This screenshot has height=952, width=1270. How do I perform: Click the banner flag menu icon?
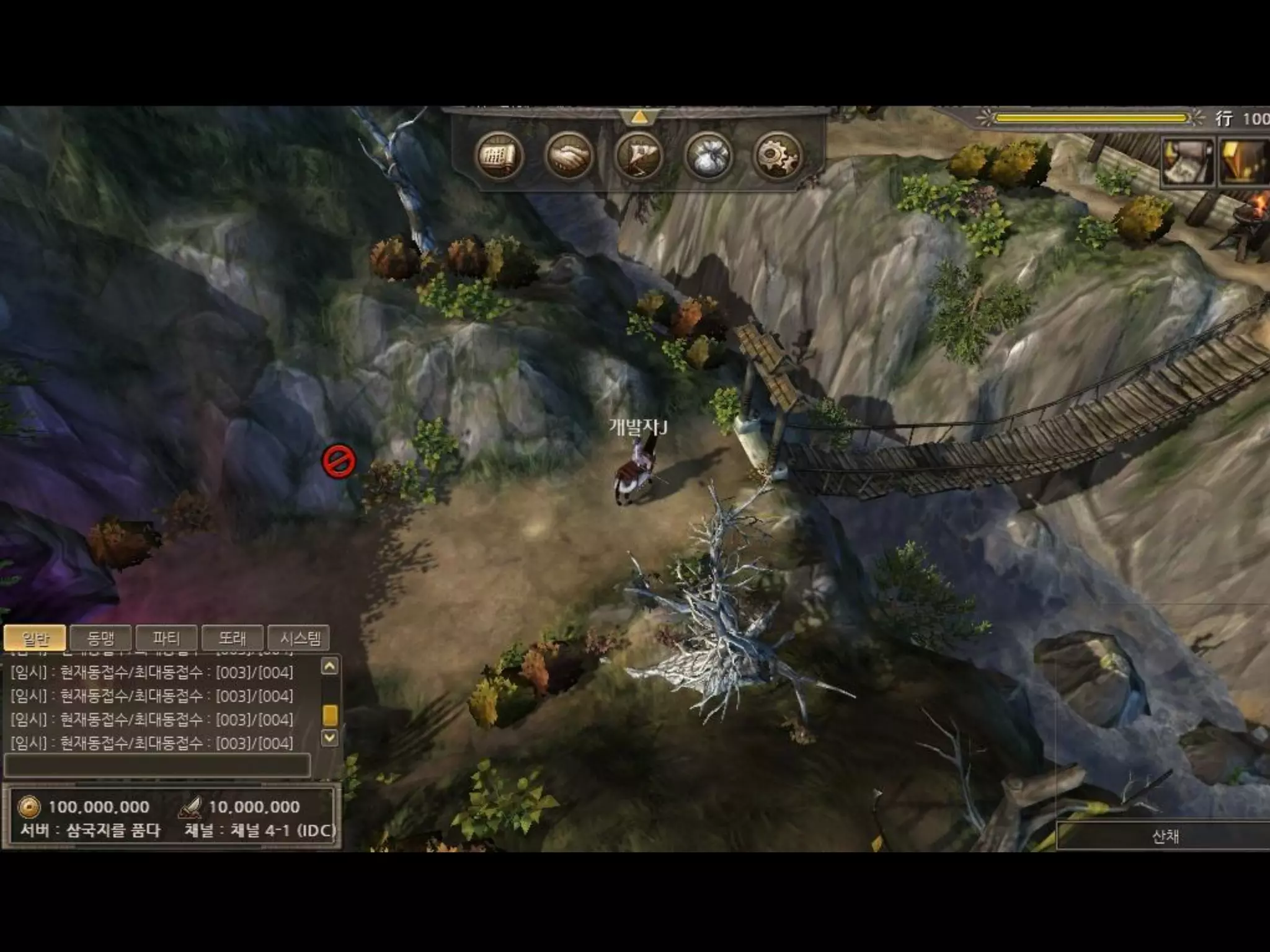[638, 156]
